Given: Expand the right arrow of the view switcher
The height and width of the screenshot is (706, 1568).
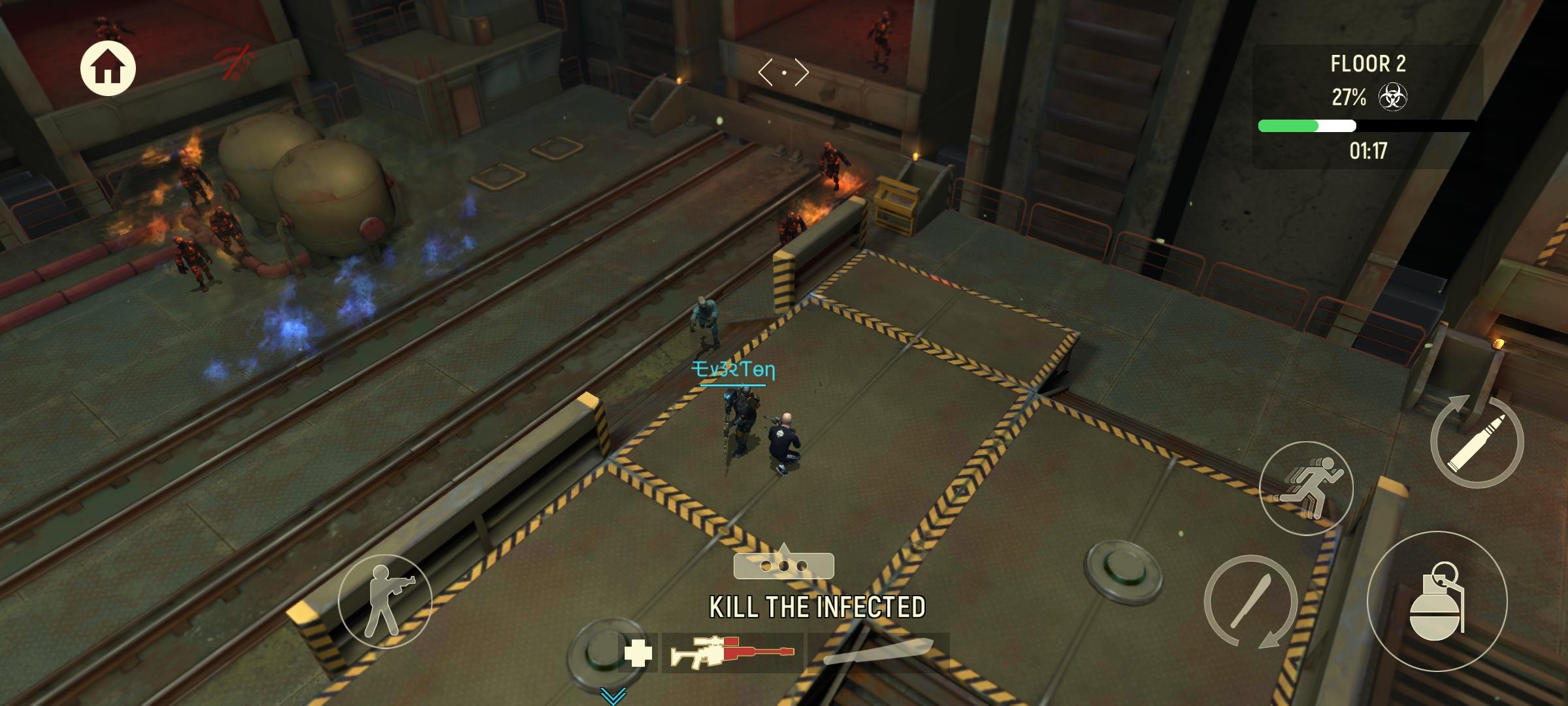Looking at the screenshot, I should point(802,72).
